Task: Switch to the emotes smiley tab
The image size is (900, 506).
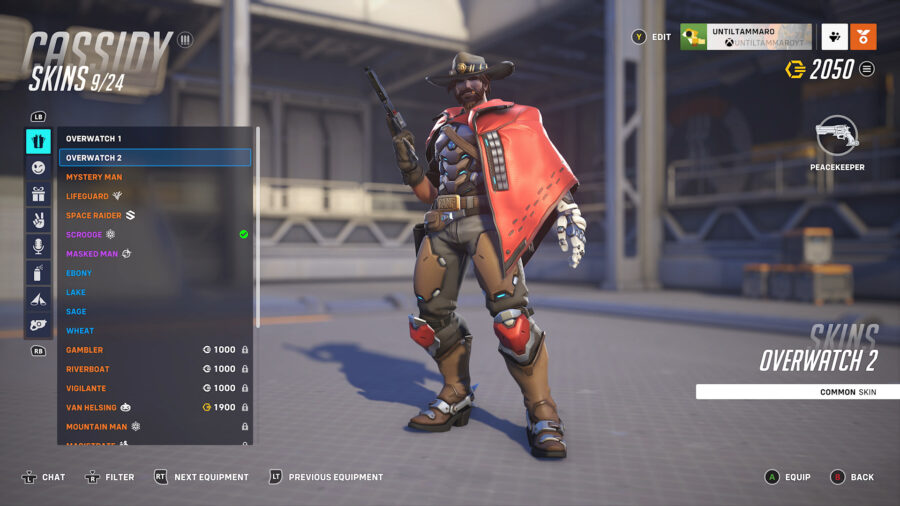Action: tap(38, 168)
